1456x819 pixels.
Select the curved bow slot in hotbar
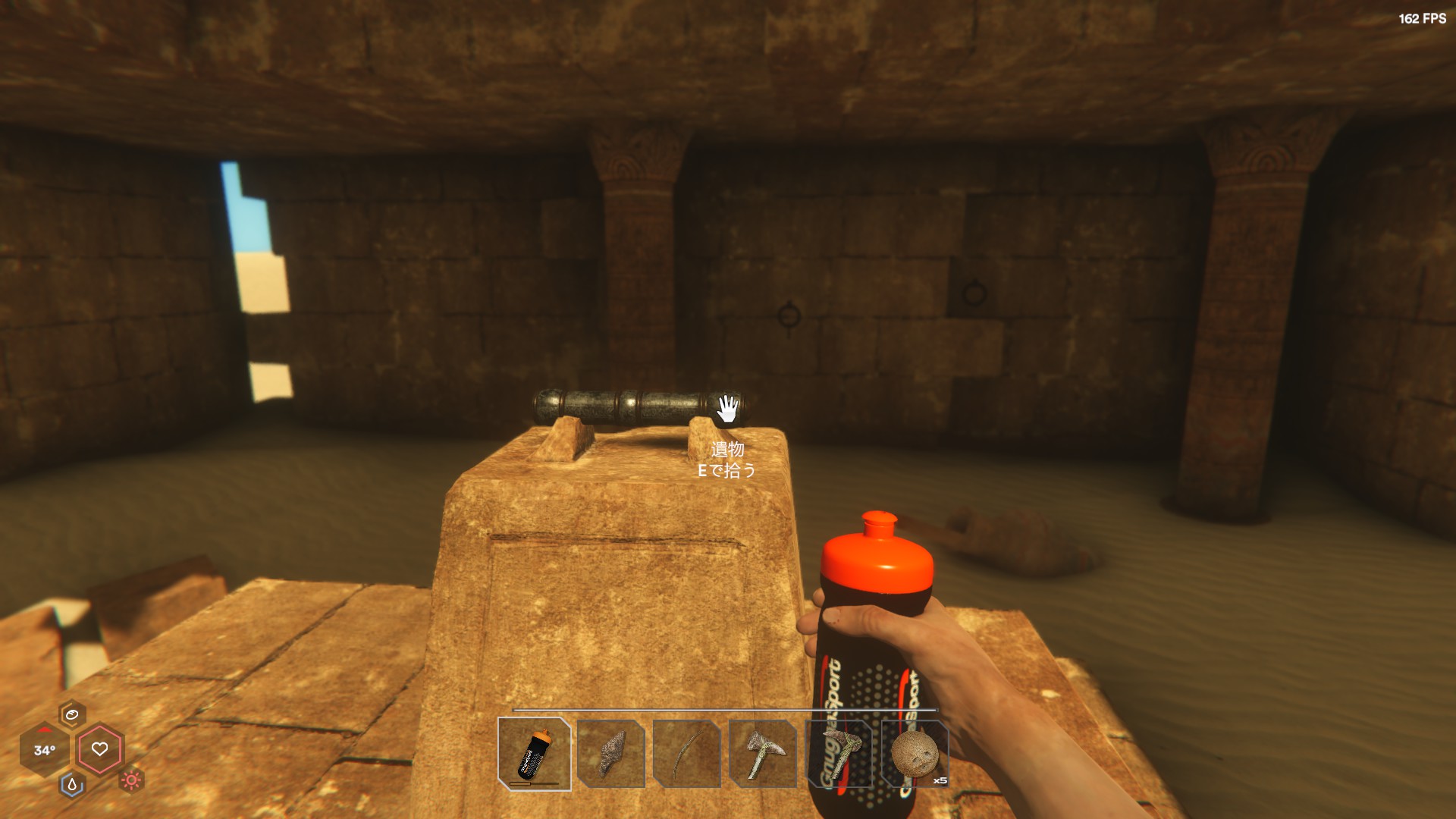(687, 754)
